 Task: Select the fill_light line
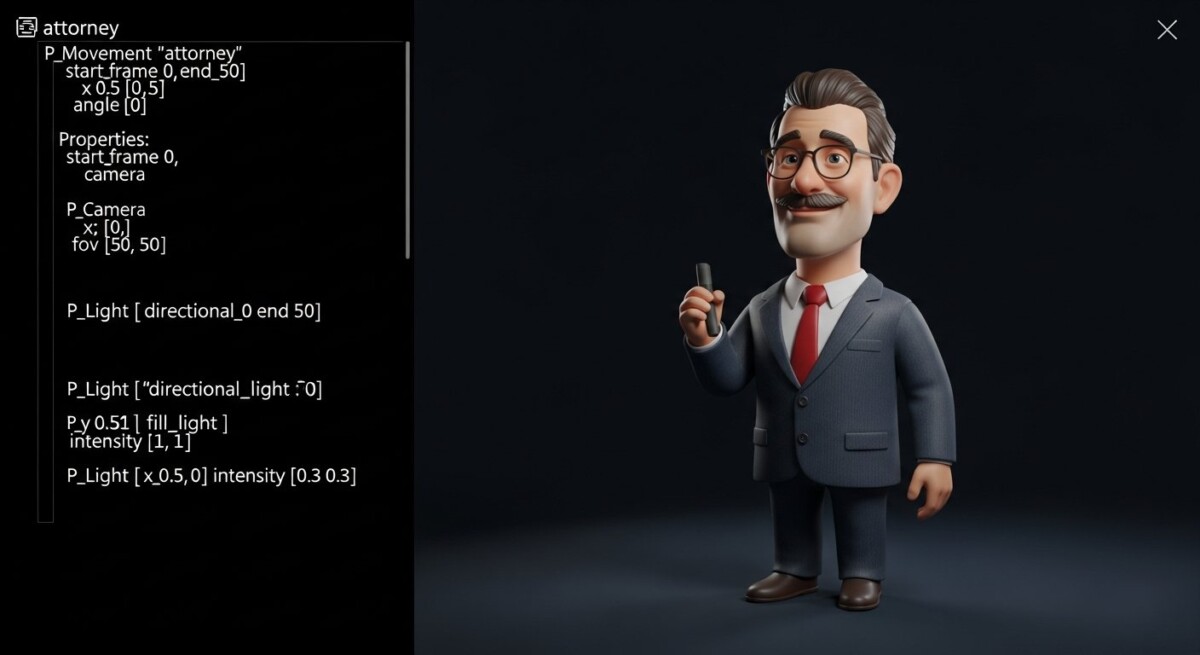(x=147, y=423)
